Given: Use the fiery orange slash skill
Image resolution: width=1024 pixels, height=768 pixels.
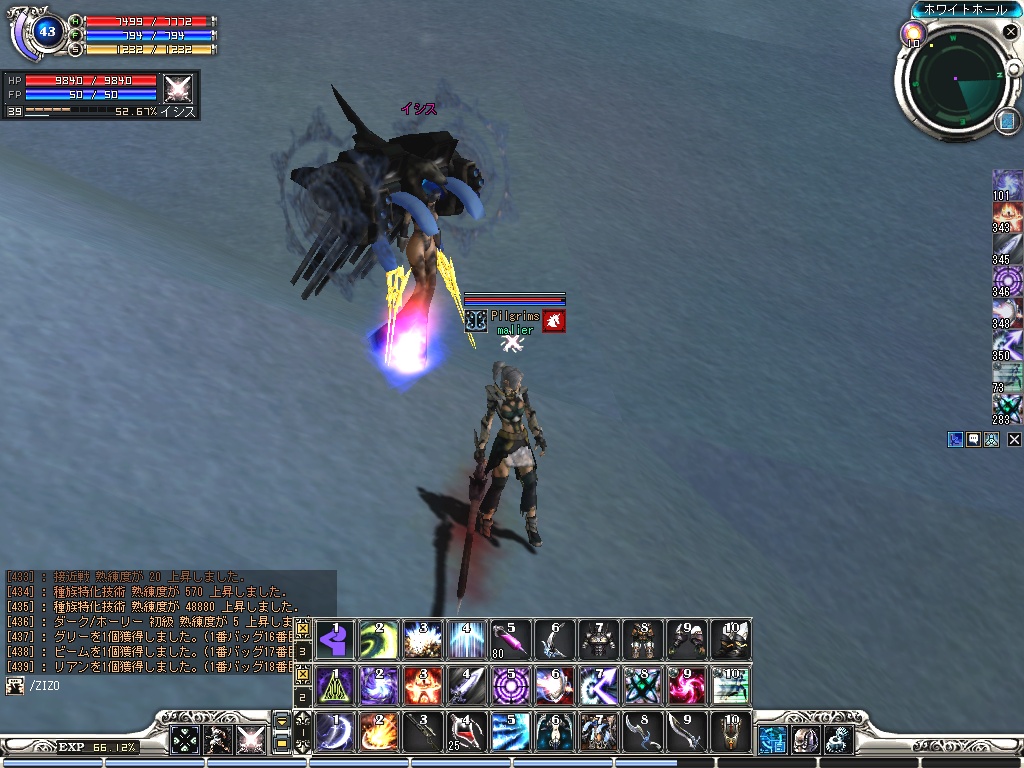Looking at the screenshot, I should click(x=379, y=731).
